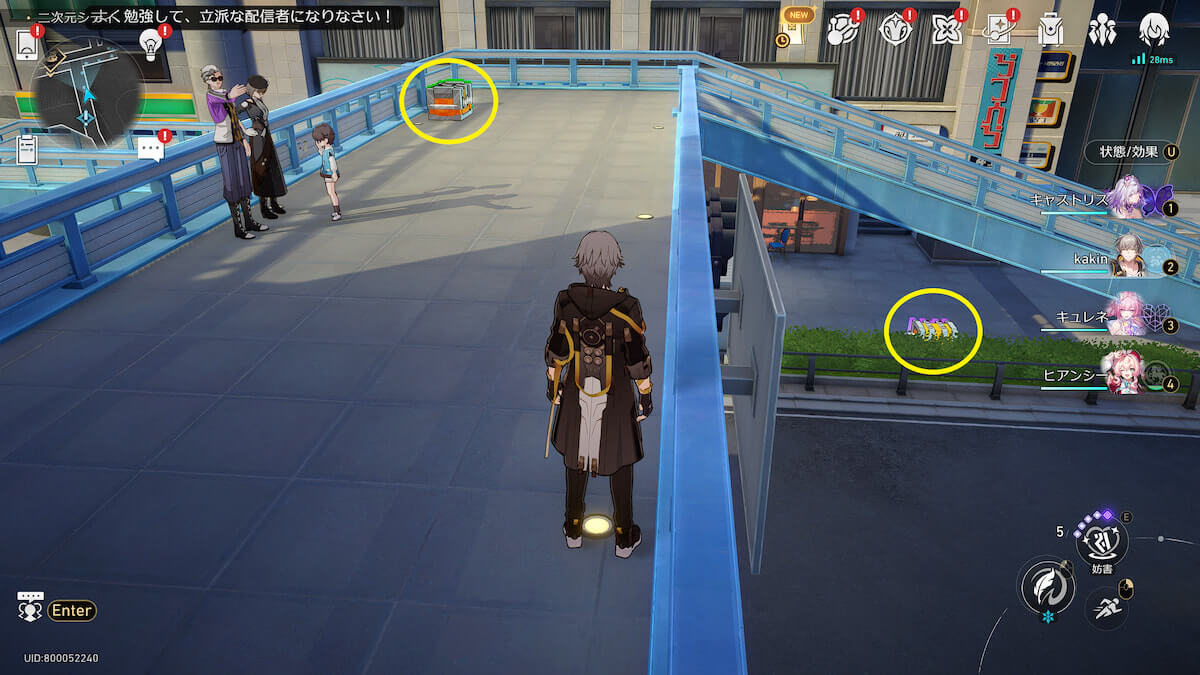Switch to party member キャストリス
Viewport: 1200px width, 675px height.
click(1130, 198)
